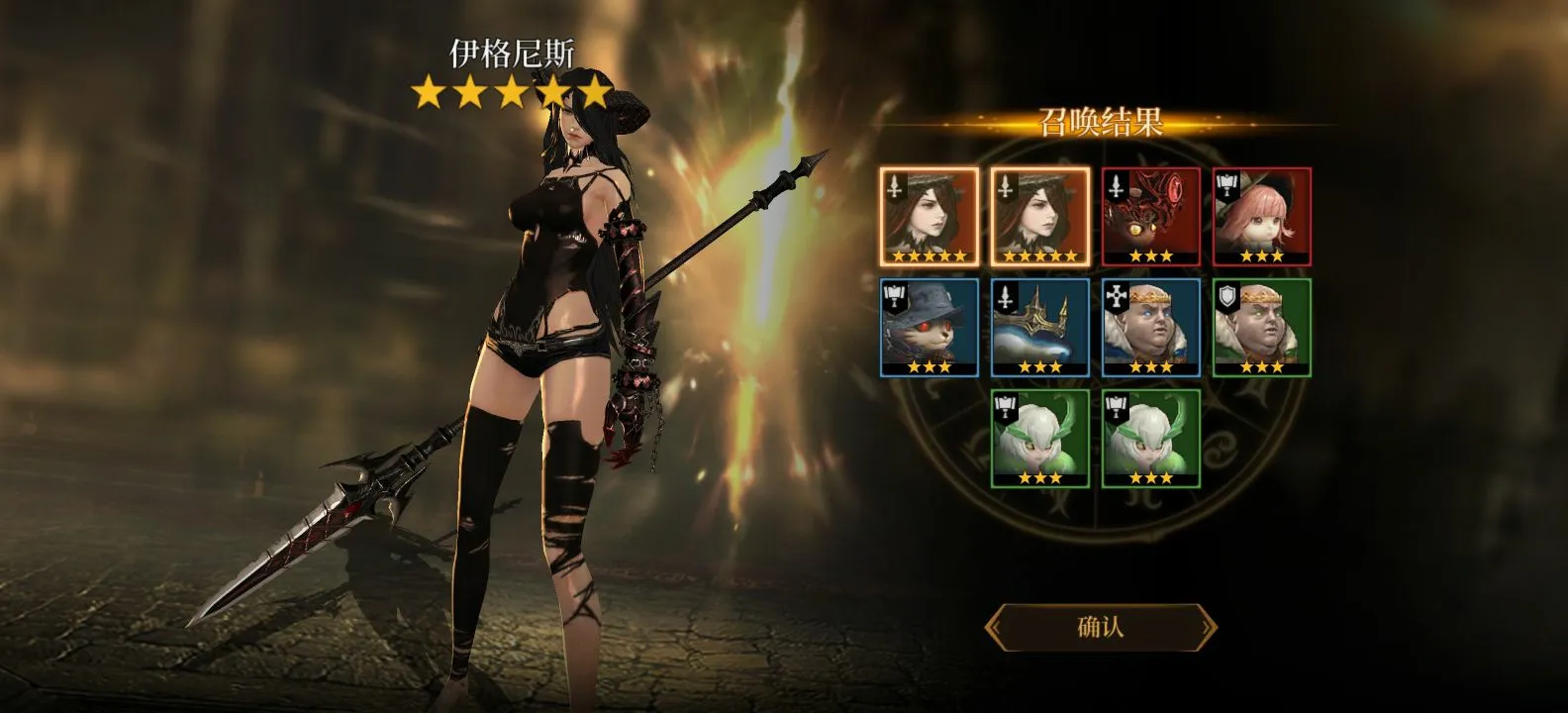Select the red horned demon hero portrait

click(x=1150, y=216)
